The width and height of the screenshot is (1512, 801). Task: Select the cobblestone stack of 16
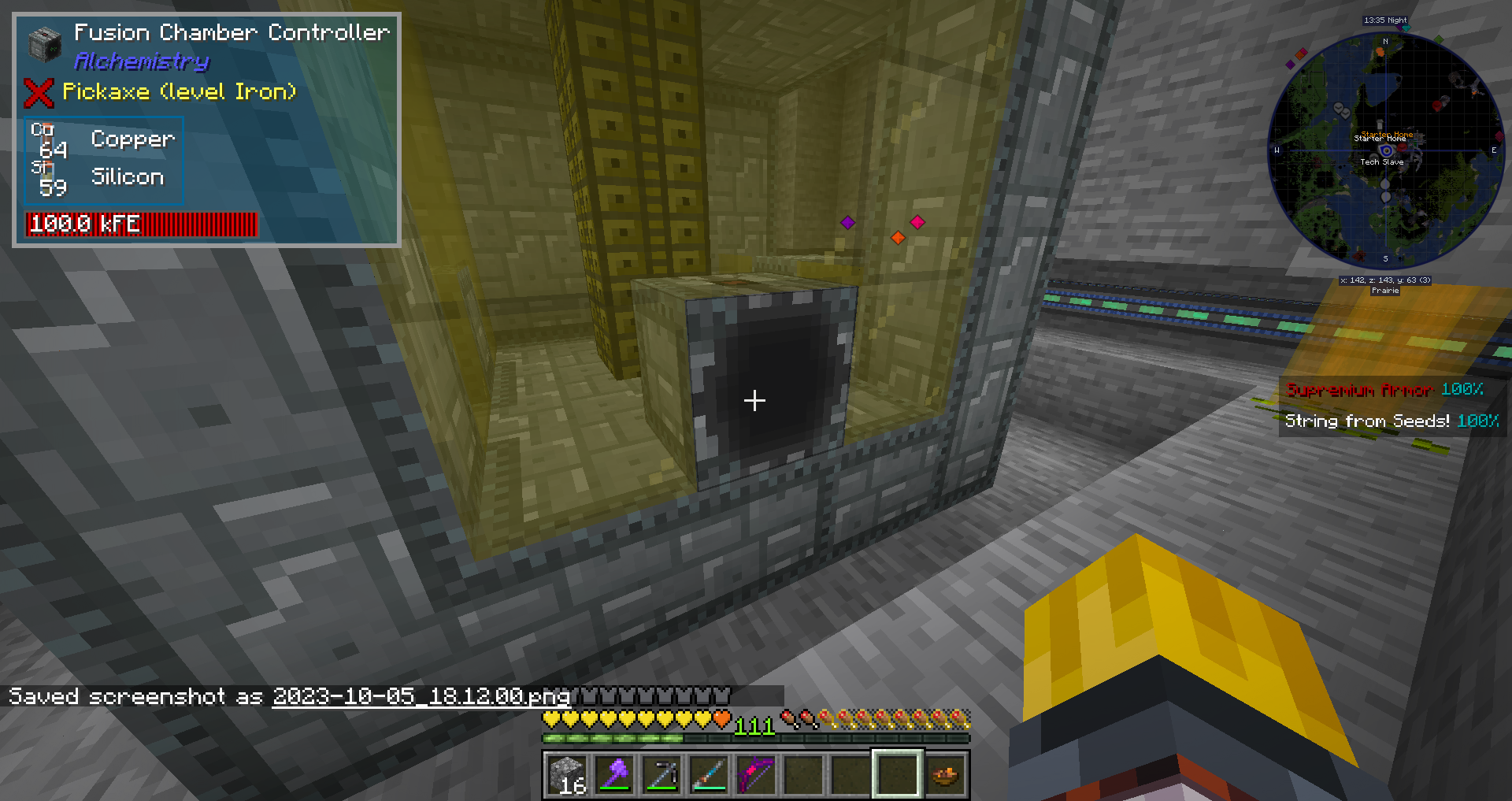569,774
